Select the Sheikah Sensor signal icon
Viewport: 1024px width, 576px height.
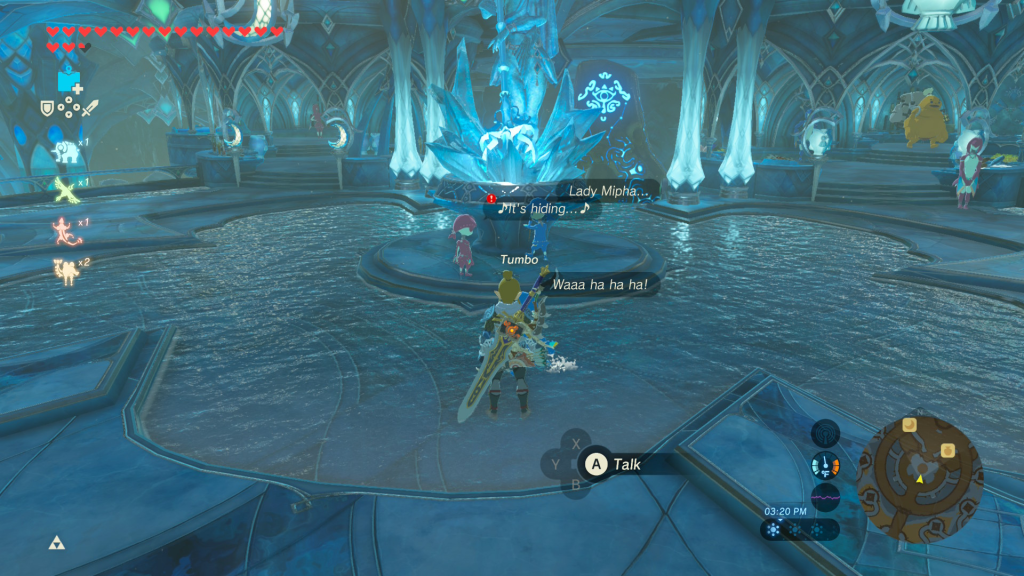click(825, 433)
